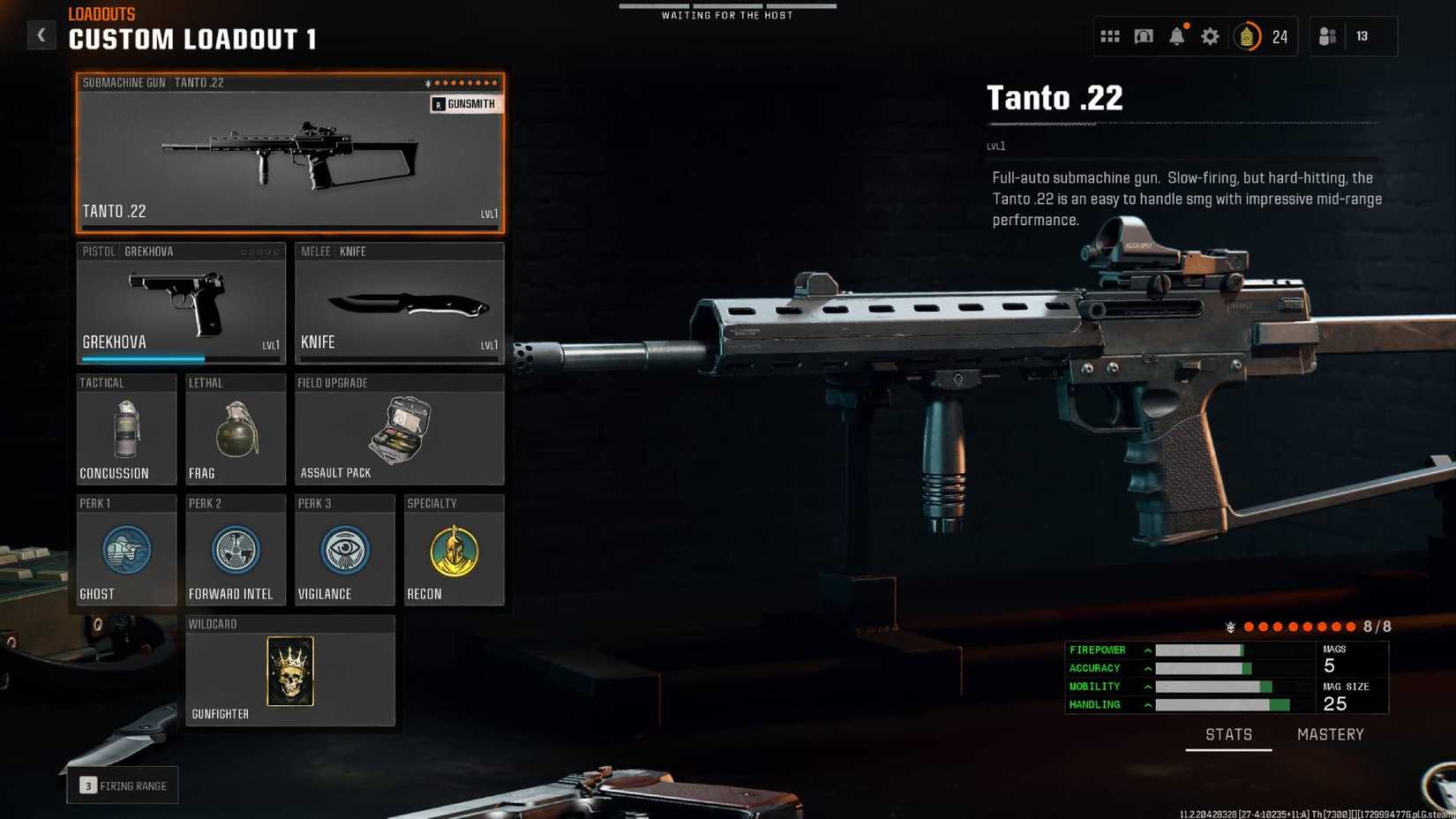Screen dimensions: 1456x819
Task: Select the Forward Intel perk
Action: (x=235, y=551)
